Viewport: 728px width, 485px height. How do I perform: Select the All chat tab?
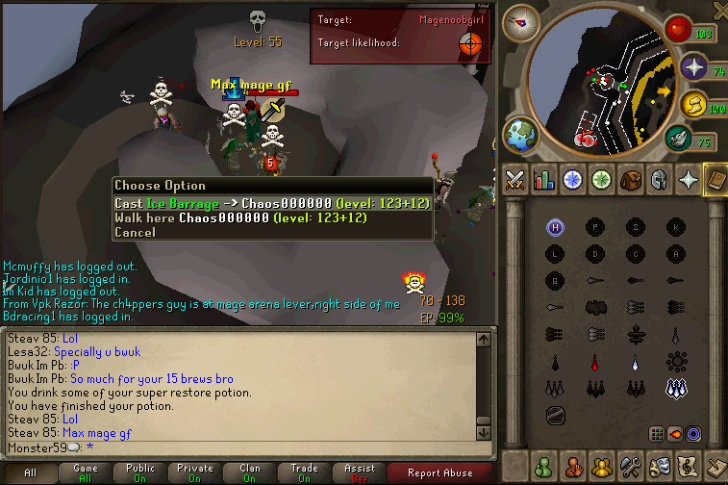click(x=30, y=472)
